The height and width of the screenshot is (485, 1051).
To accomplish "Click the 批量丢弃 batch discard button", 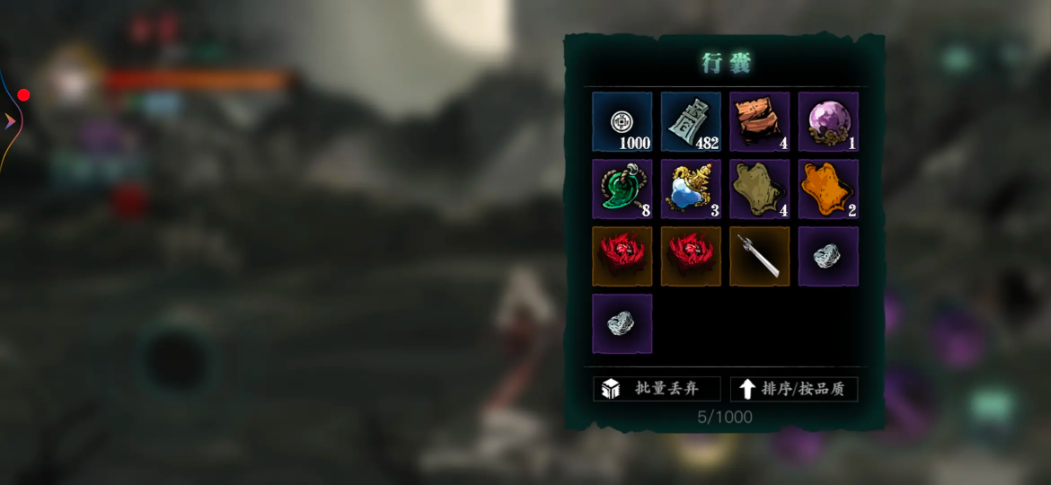I will pyautogui.click(x=656, y=389).
